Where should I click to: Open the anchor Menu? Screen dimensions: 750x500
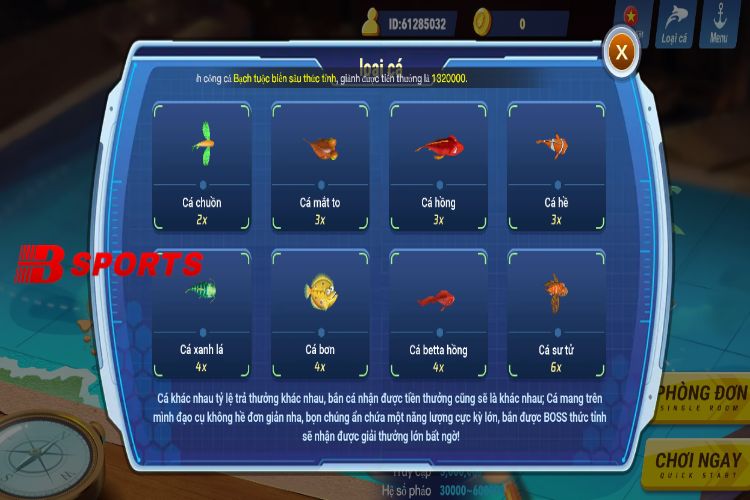click(719, 24)
